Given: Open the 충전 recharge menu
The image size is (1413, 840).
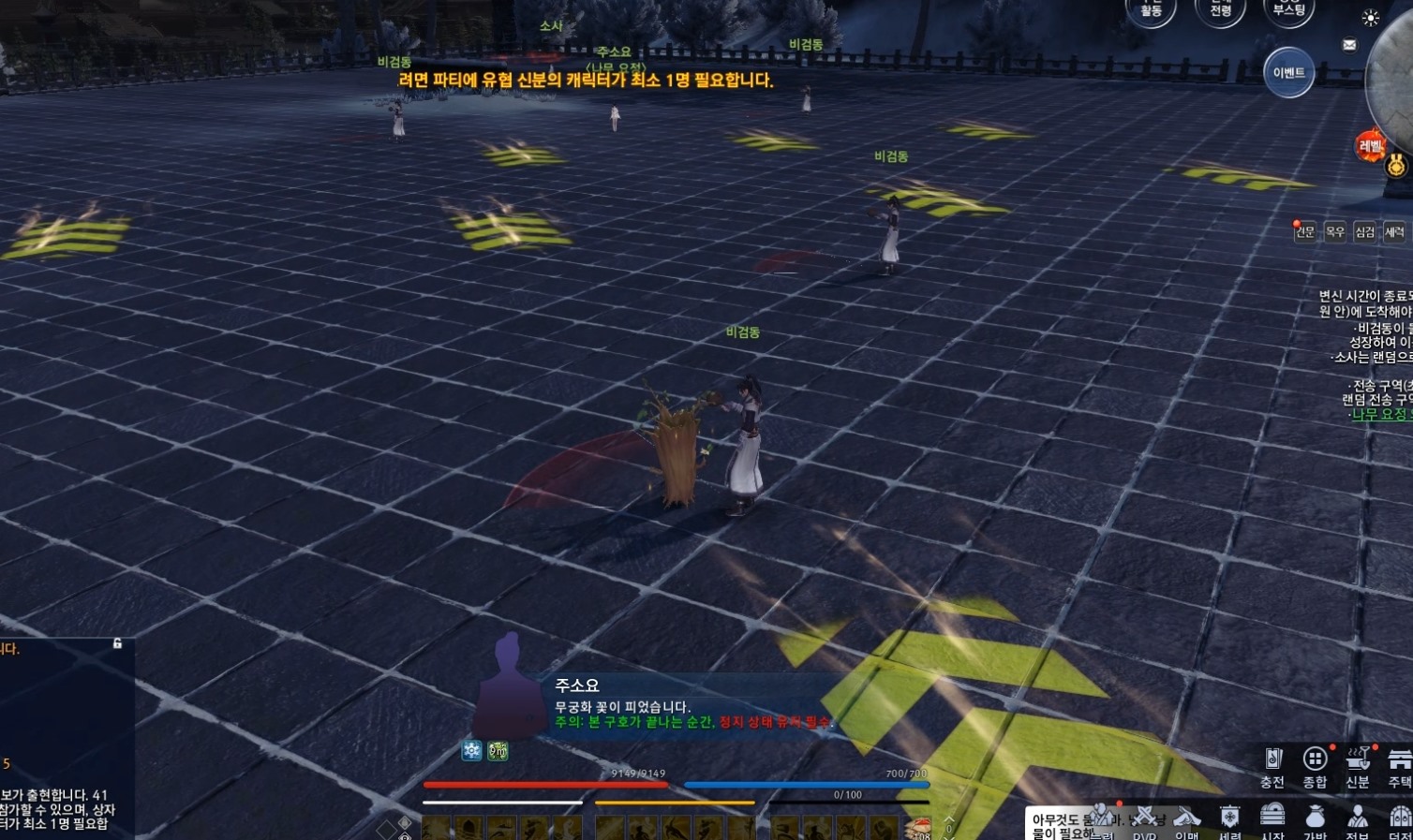Looking at the screenshot, I should tap(1272, 766).
